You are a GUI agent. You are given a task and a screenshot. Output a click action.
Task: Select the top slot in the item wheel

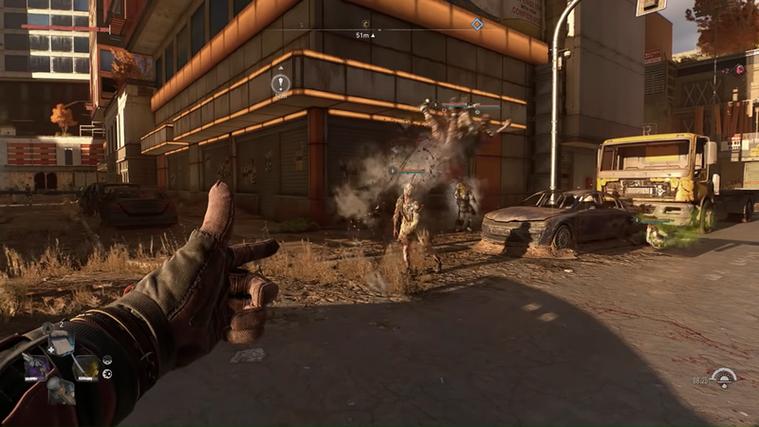click(x=60, y=343)
